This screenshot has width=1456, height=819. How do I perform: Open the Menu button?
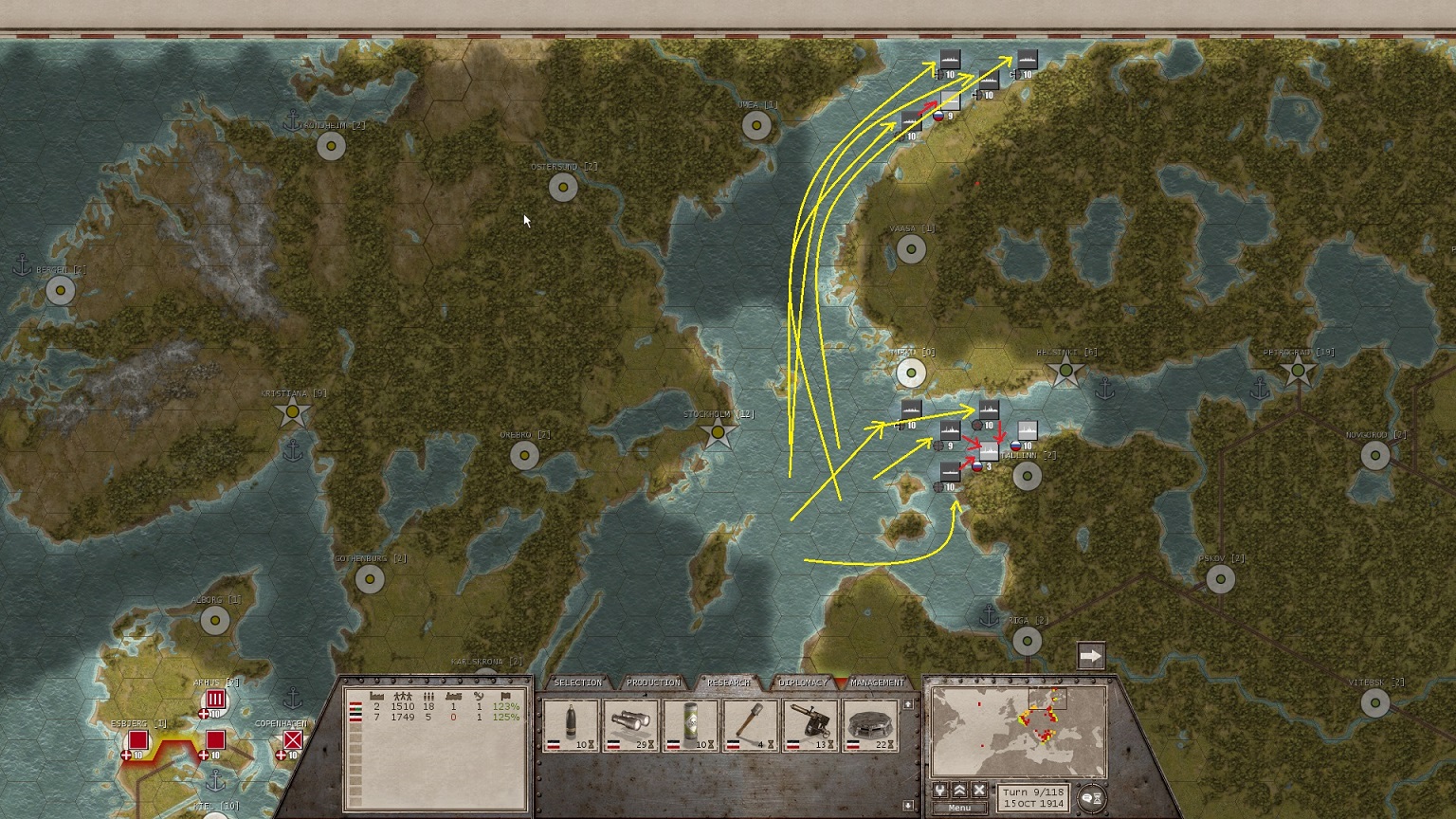pos(959,809)
